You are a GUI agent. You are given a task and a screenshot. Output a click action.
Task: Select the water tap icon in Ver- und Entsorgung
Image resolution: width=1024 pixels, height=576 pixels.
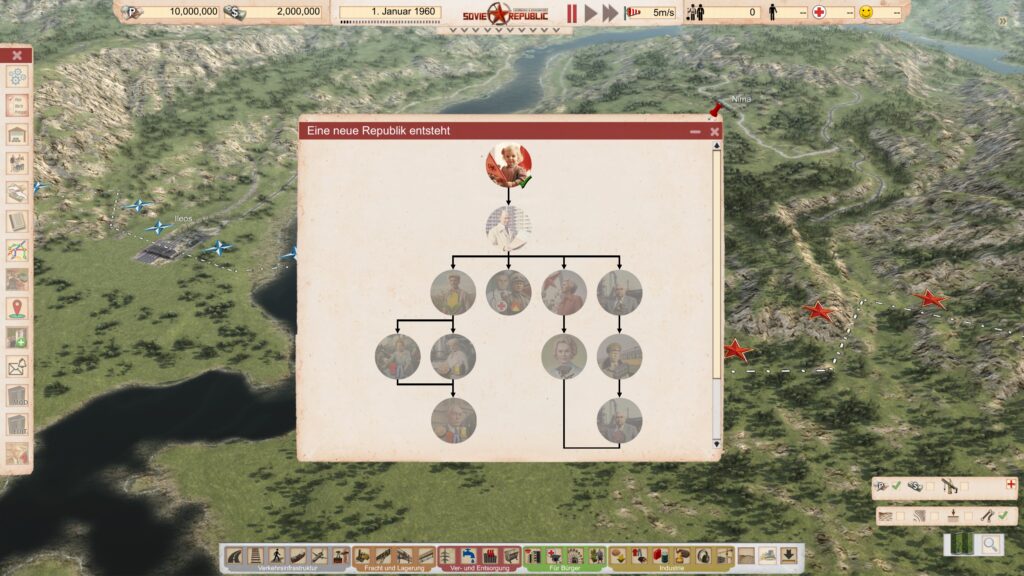(469, 556)
